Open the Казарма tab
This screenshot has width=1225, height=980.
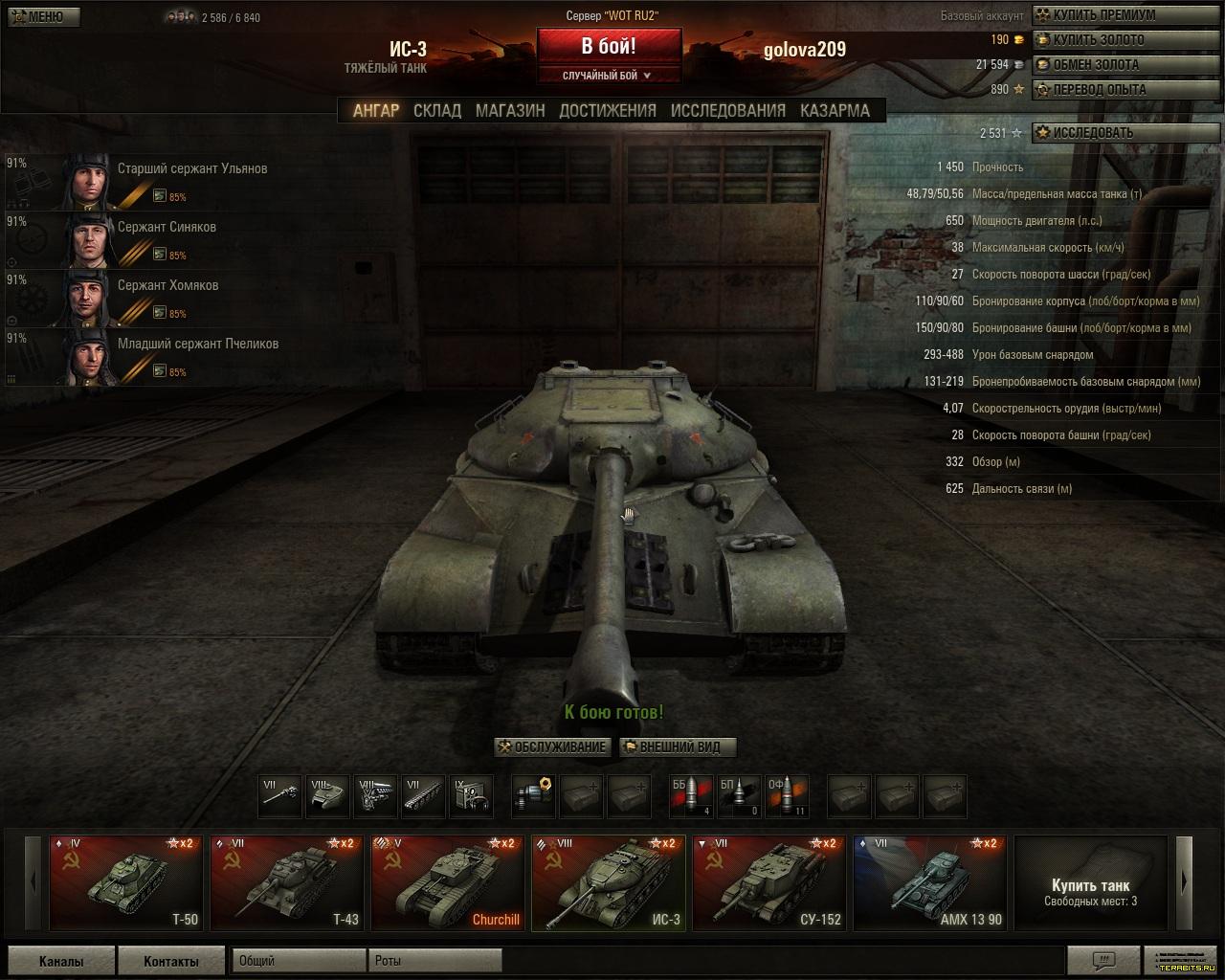click(835, 111)
